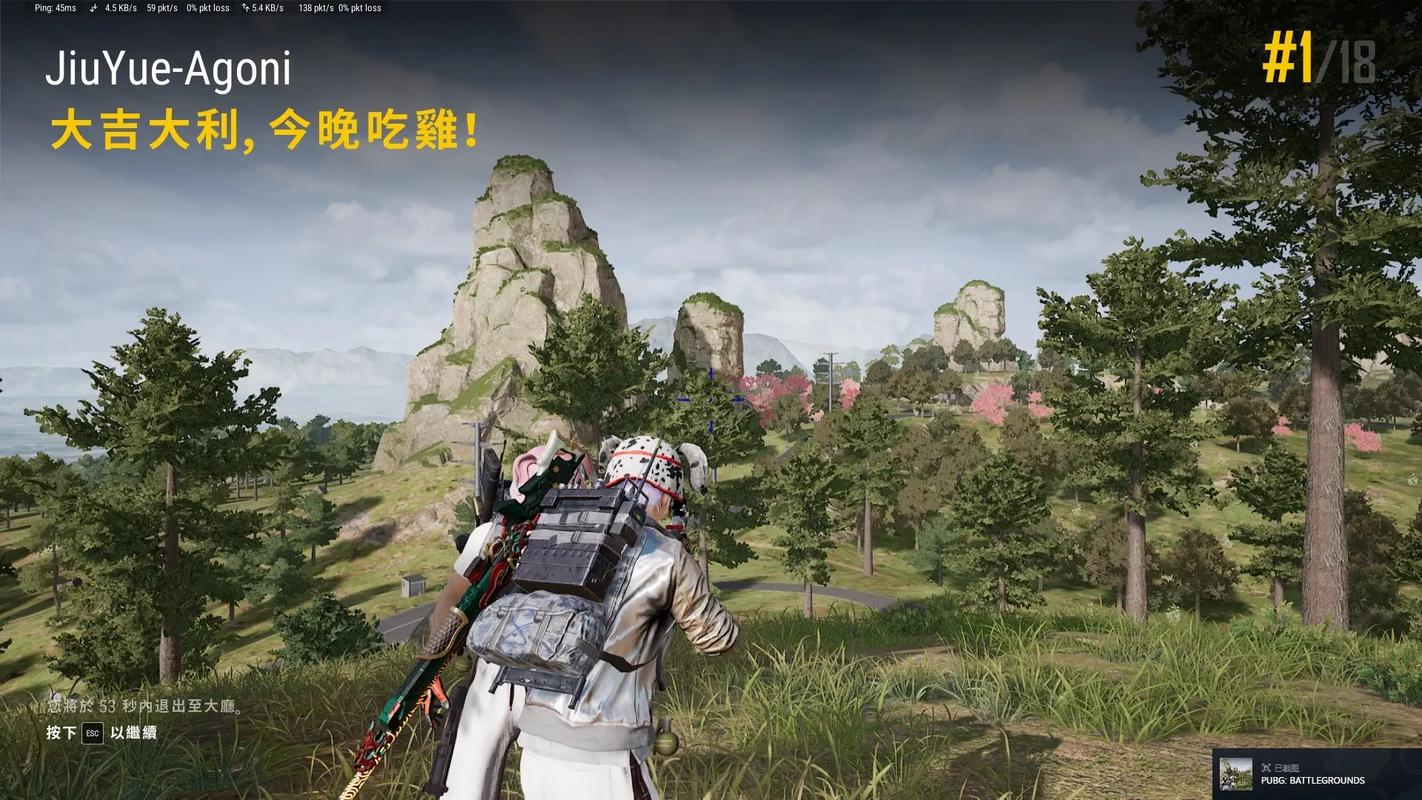
Task: Click the Steam screenshot camera icon in notification
Action: pos(1268,766)
